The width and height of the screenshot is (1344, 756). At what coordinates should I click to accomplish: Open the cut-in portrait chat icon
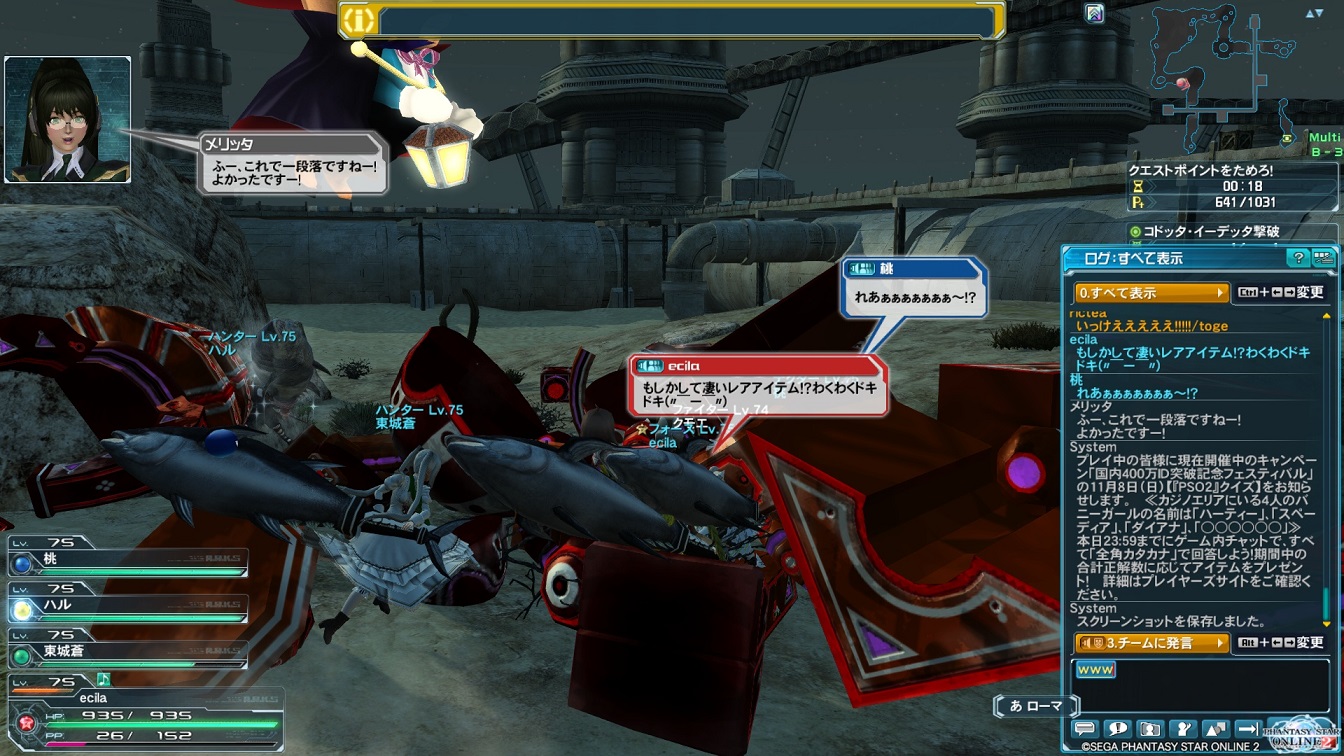click(x=1151, y=729)
